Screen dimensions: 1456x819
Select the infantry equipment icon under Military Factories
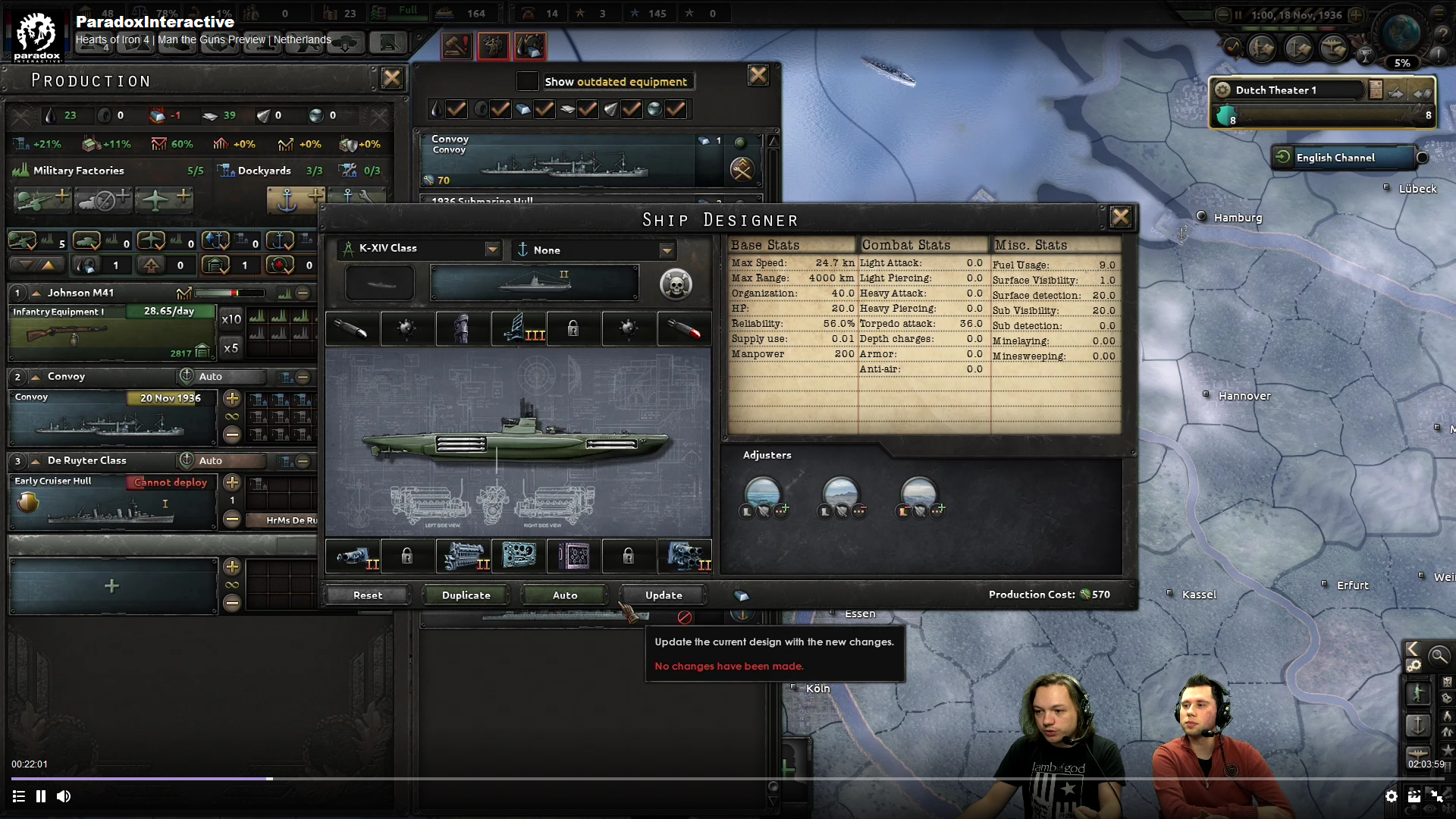(42, 199)
